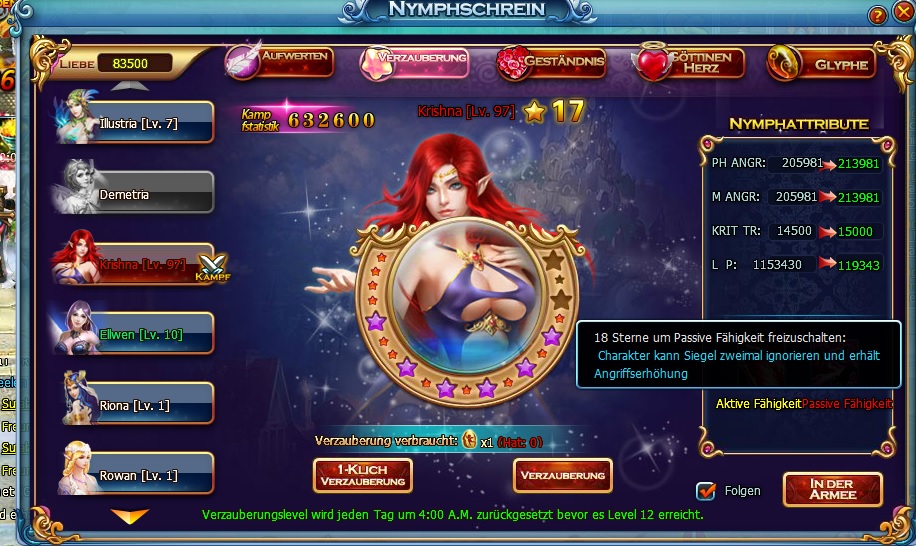Click the orange down arrow below nymph list
The width and height of the screenshot is (916, 546).
130,516
